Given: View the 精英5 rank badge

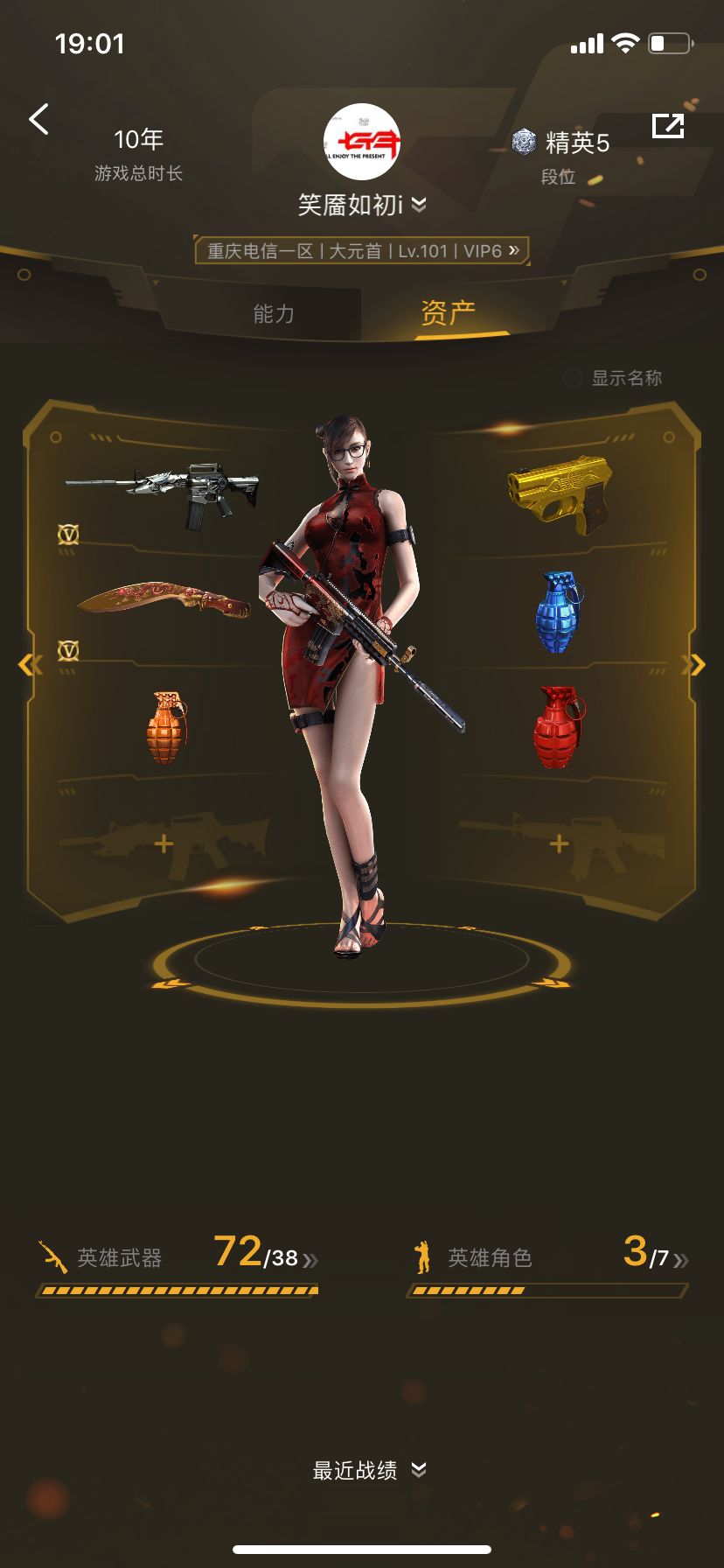Looking at the screenshot, I should point(561,142).
